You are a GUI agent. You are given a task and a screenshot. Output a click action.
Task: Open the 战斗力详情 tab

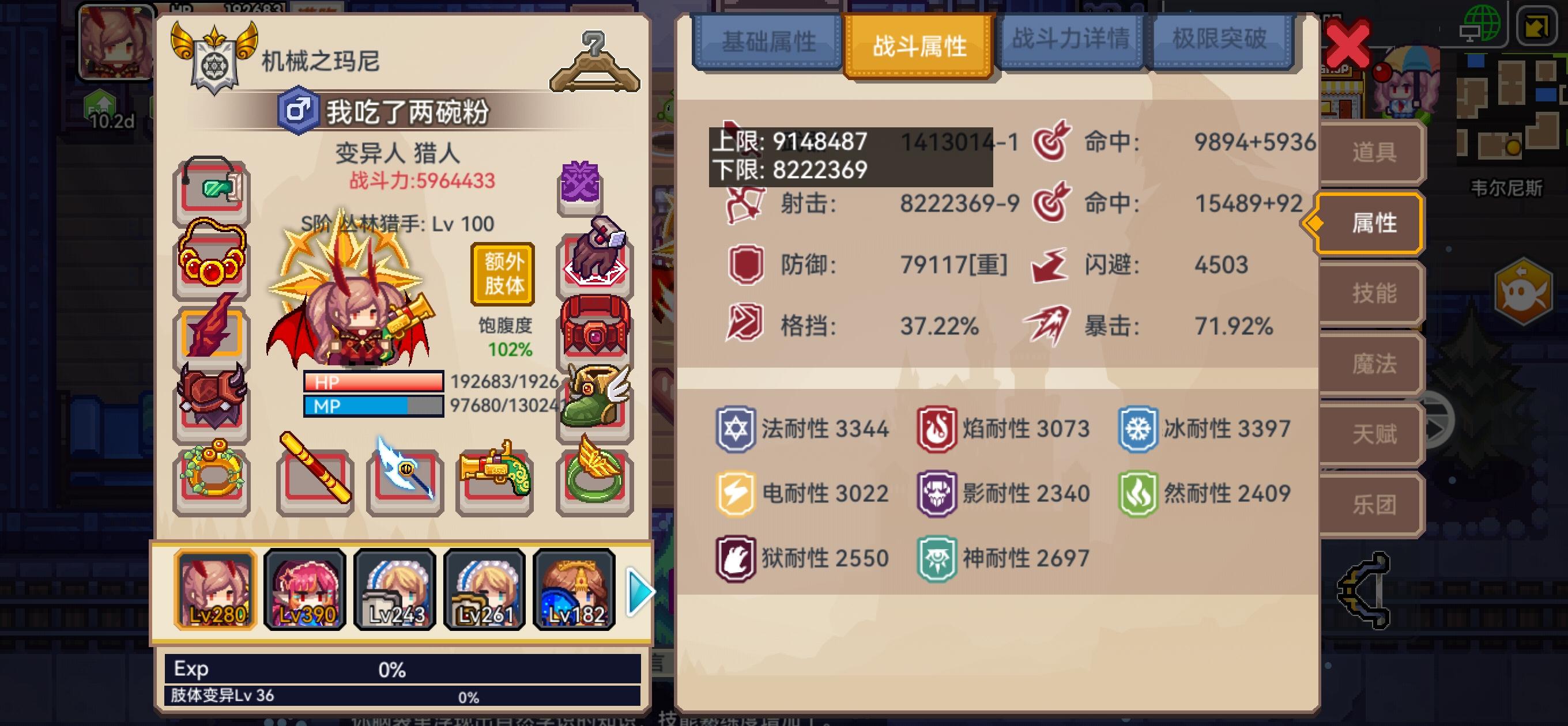pyautogui.click(x=1071, y=41)
